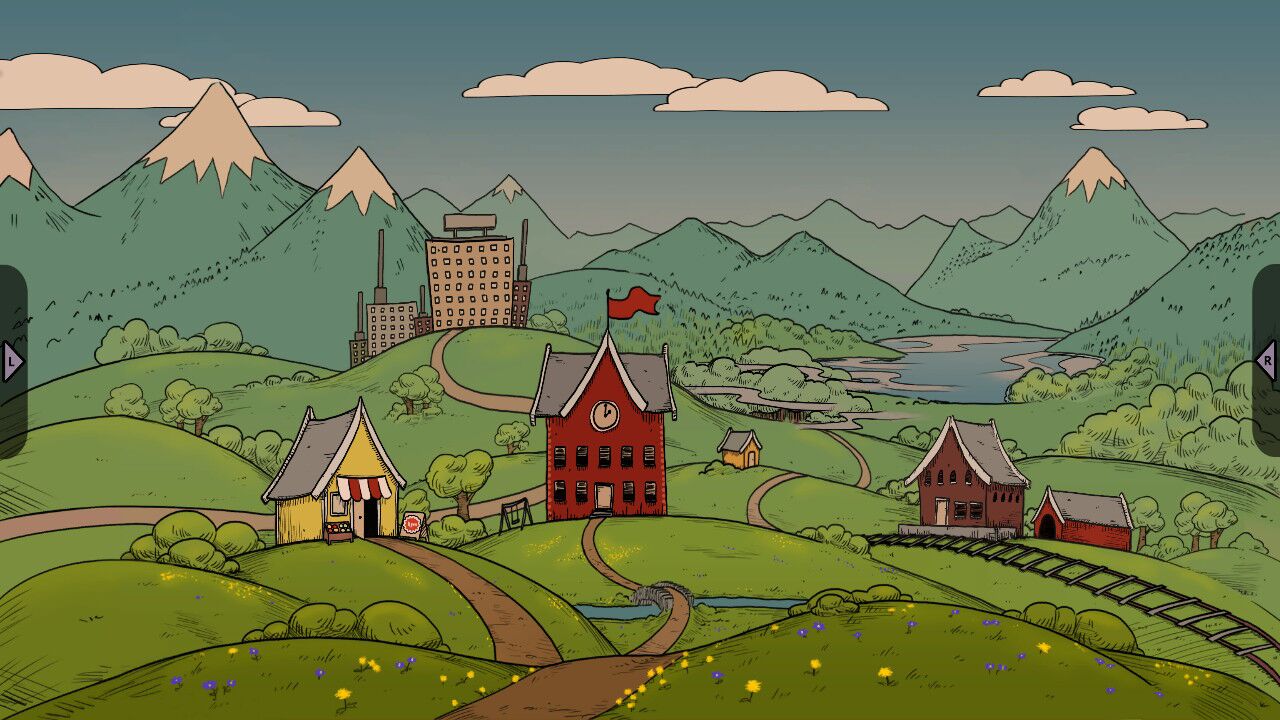Click the schoolhouse front door
Viewport: 1280px width, 720px height.
click(604, 495)
